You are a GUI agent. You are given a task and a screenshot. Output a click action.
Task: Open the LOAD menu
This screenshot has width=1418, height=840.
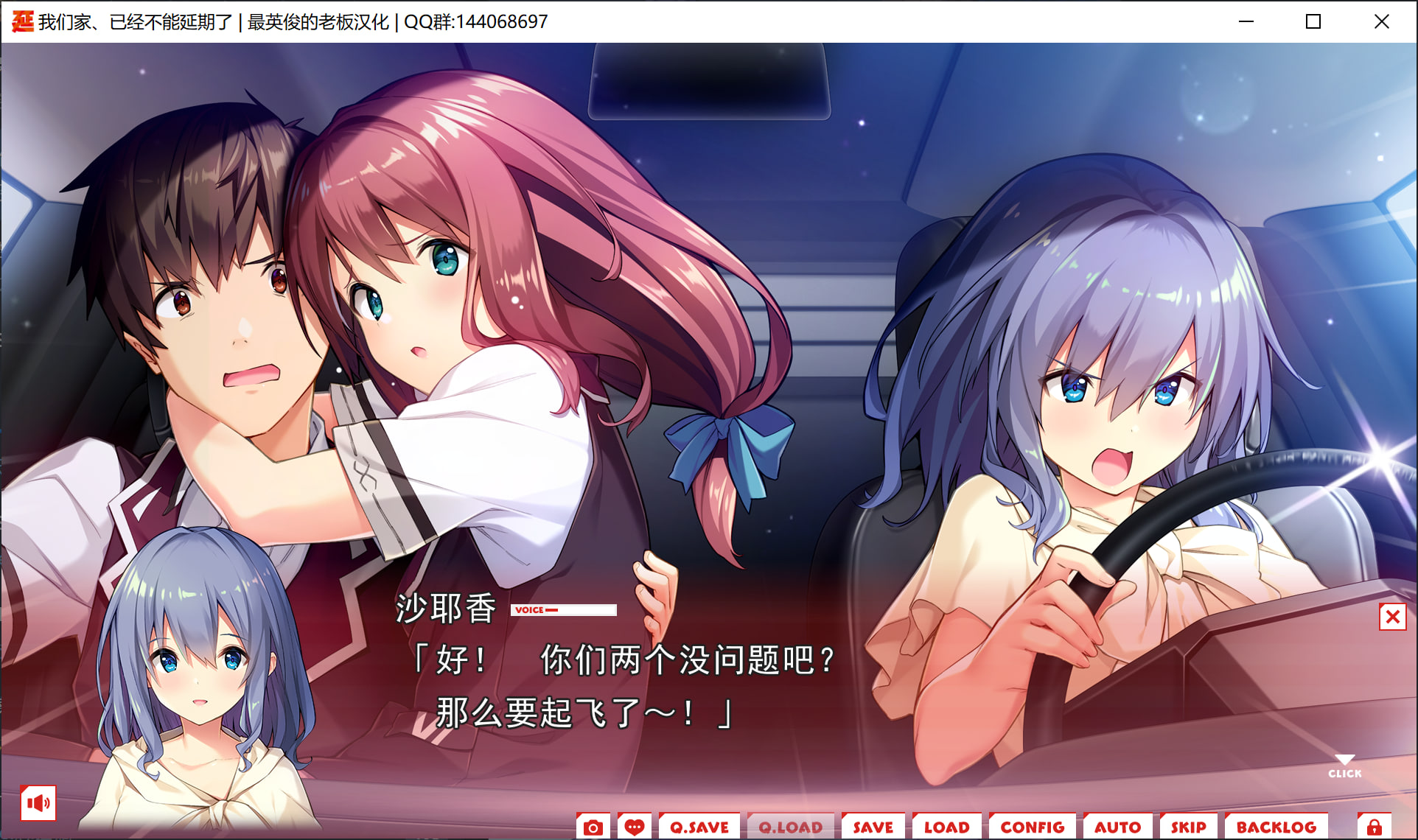point(946,827)
